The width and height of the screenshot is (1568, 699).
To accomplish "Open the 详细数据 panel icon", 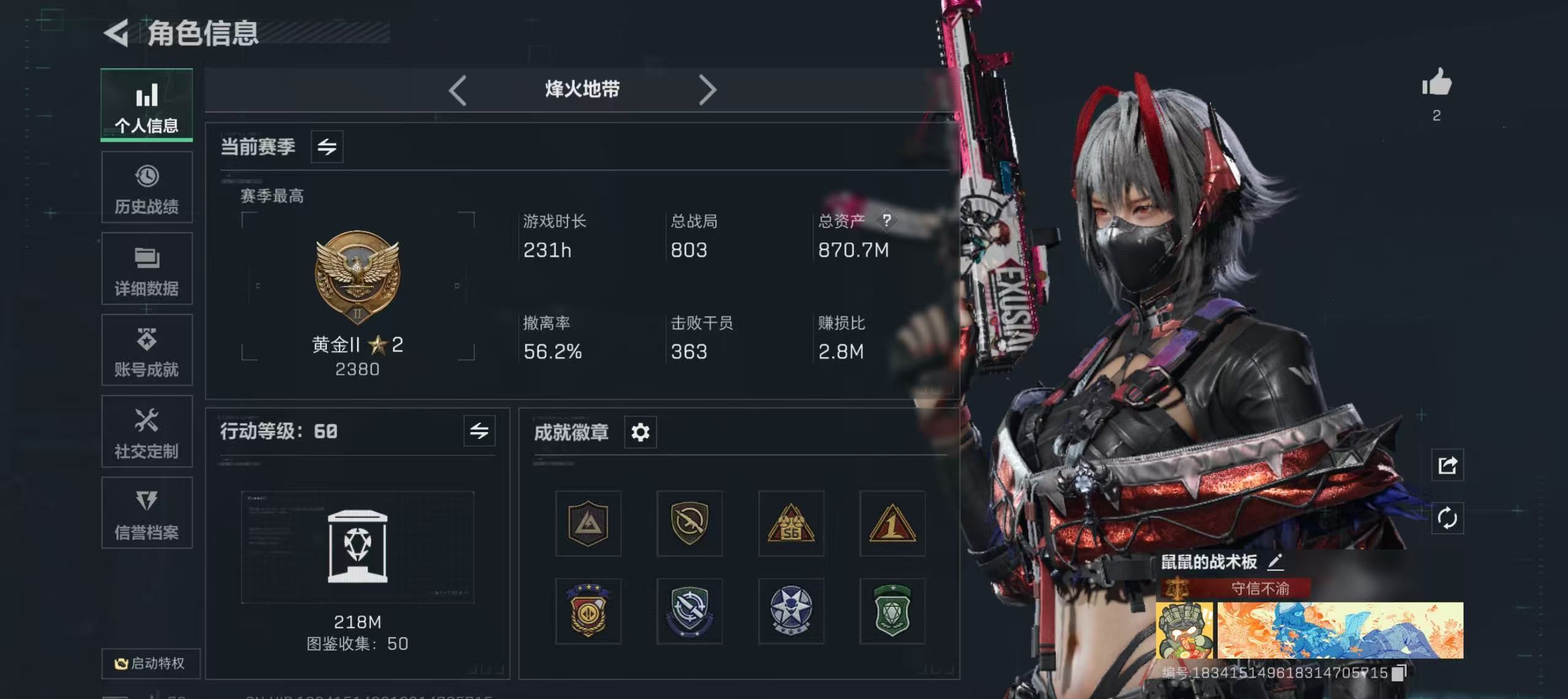I will (147, 259).
